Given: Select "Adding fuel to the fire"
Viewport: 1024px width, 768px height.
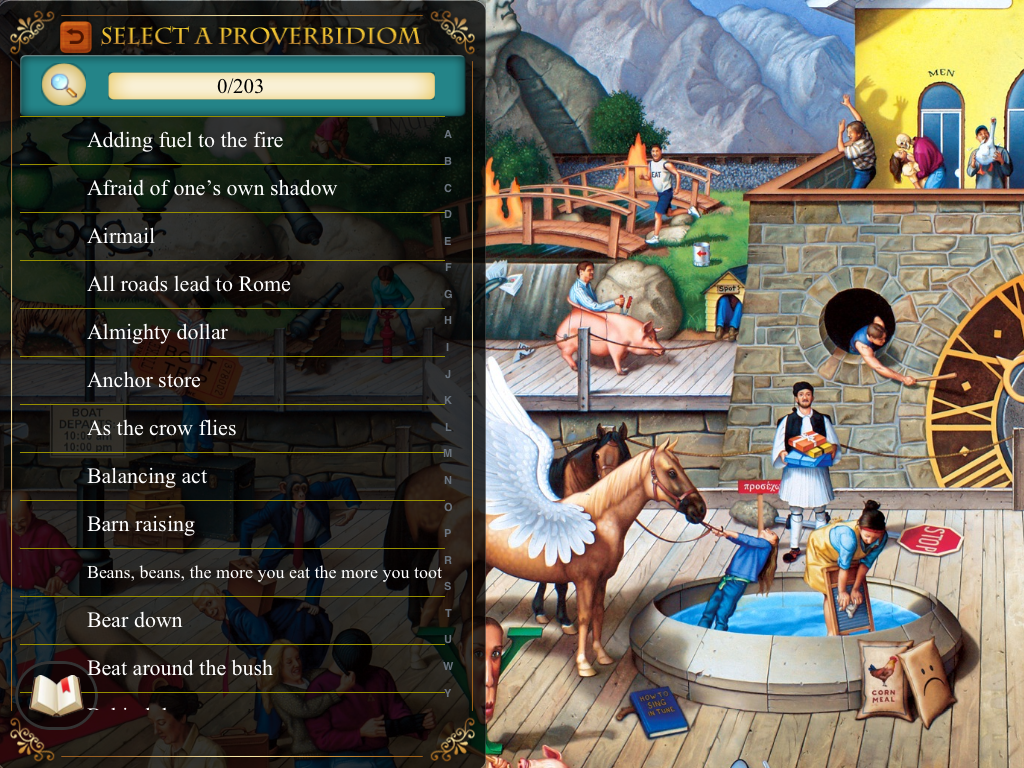Looking at the screenshot, I should point(185,141).
